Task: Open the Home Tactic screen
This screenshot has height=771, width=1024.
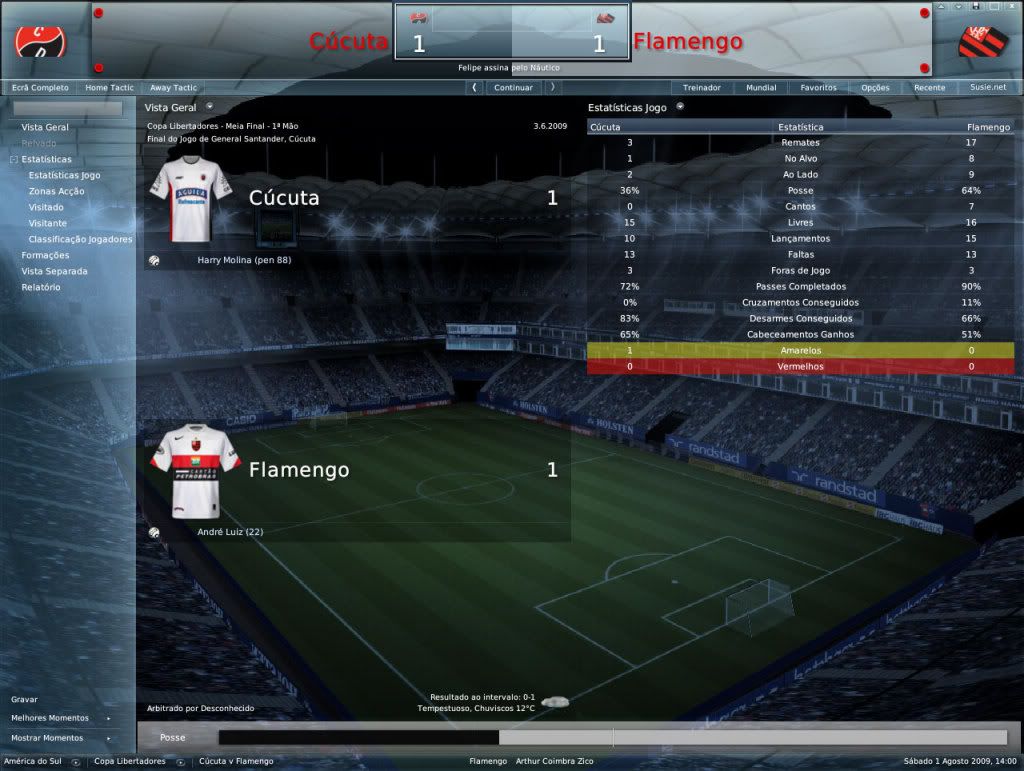Action: 110,88
